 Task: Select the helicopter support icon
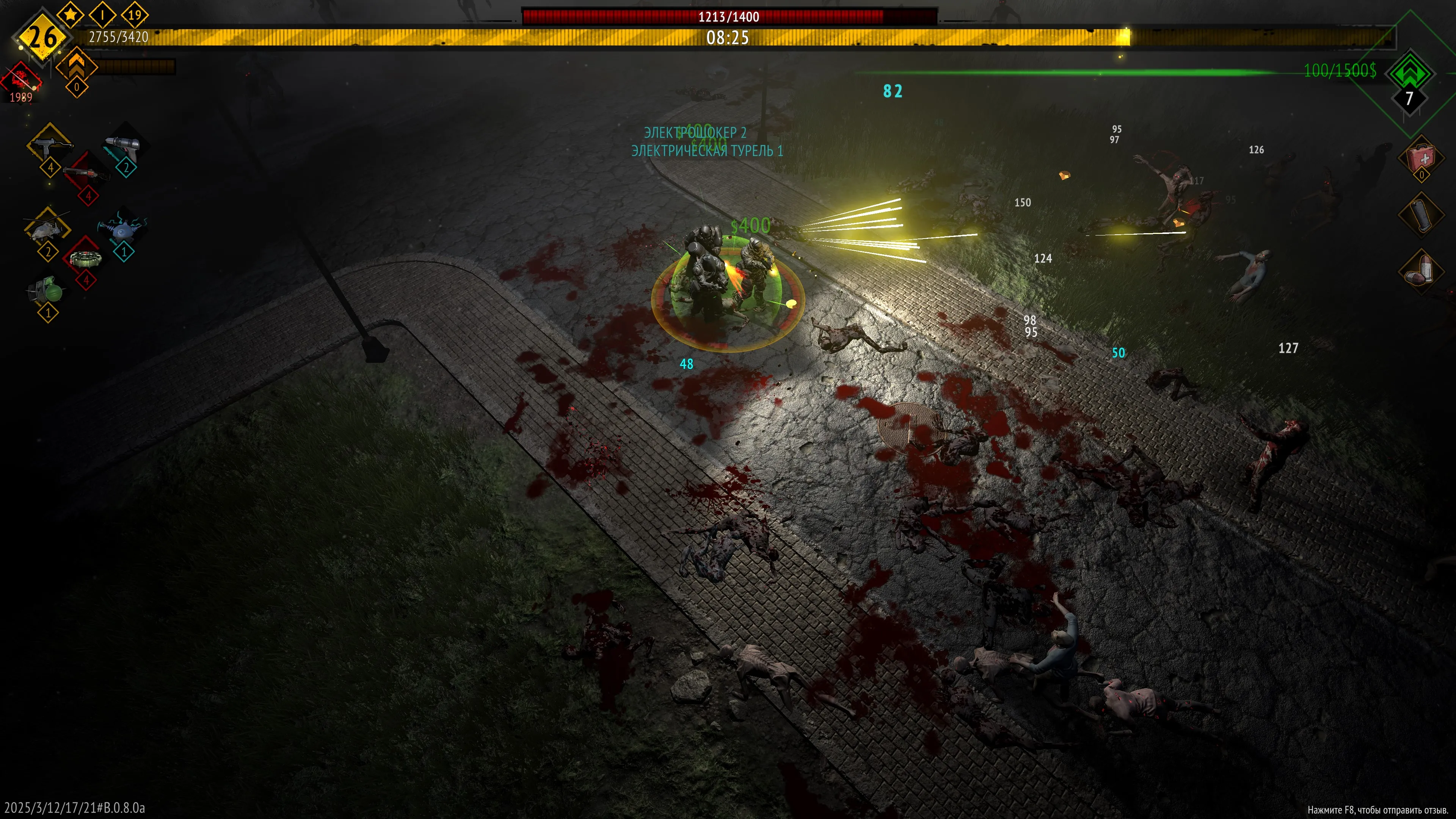(46, 229)
